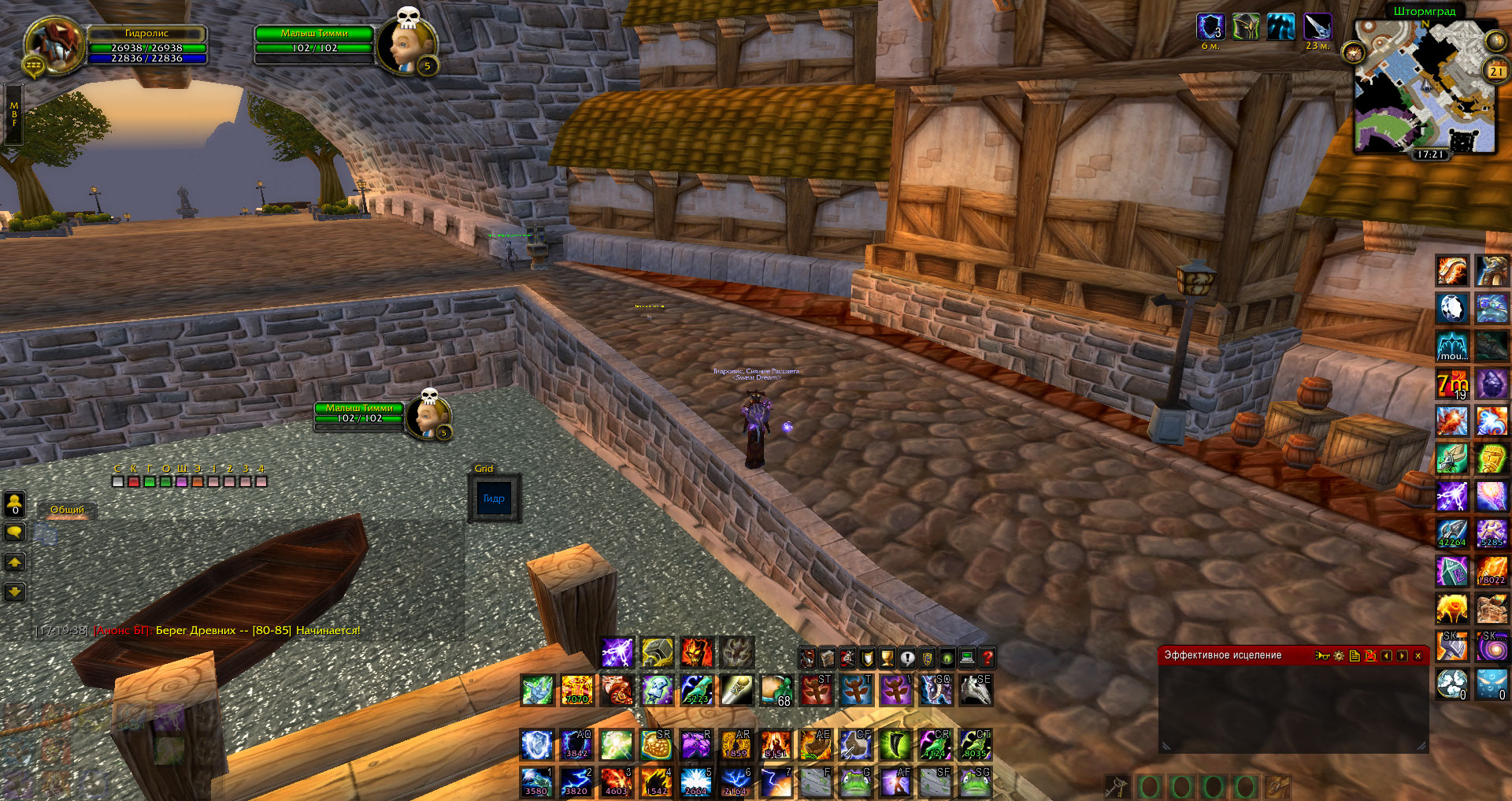Image resolution: width=1512 pixels, height=801 pixels.
Task: Select the Гидролис player portrait
Action: pyautogui.click(x=54, y=45)
